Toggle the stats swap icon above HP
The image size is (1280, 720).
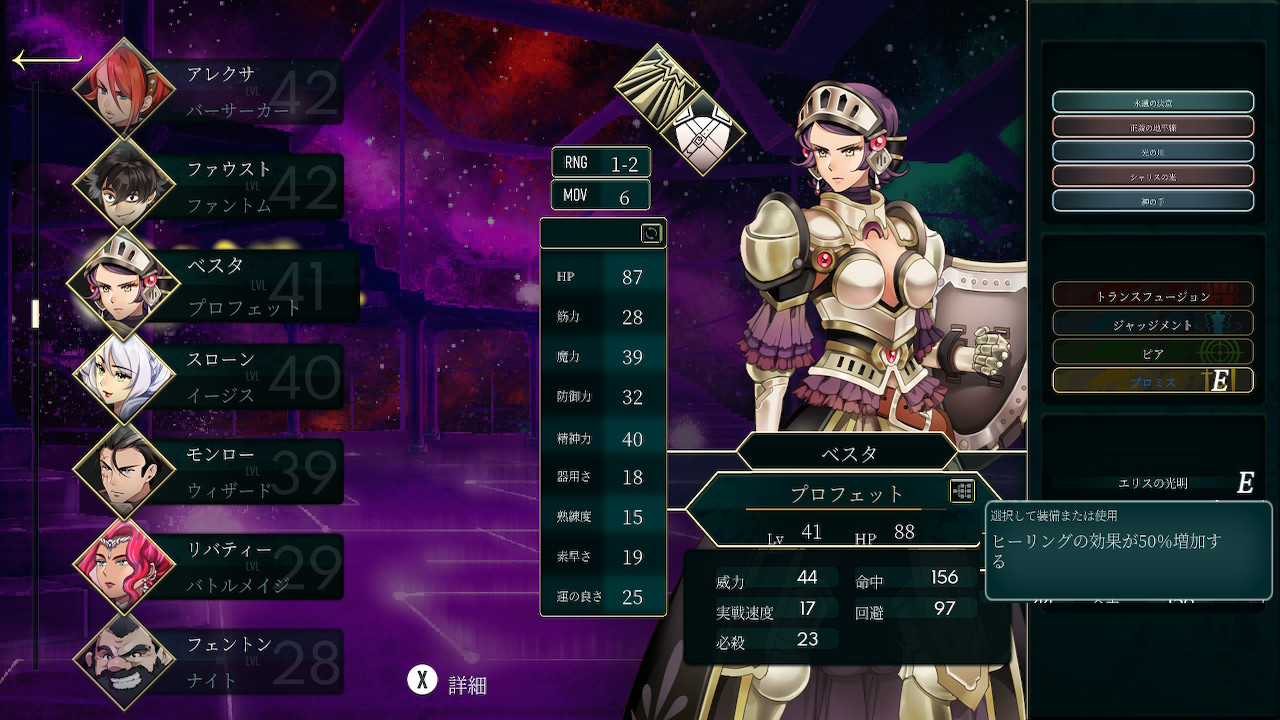pyautogui.click(x=651, y=233)
